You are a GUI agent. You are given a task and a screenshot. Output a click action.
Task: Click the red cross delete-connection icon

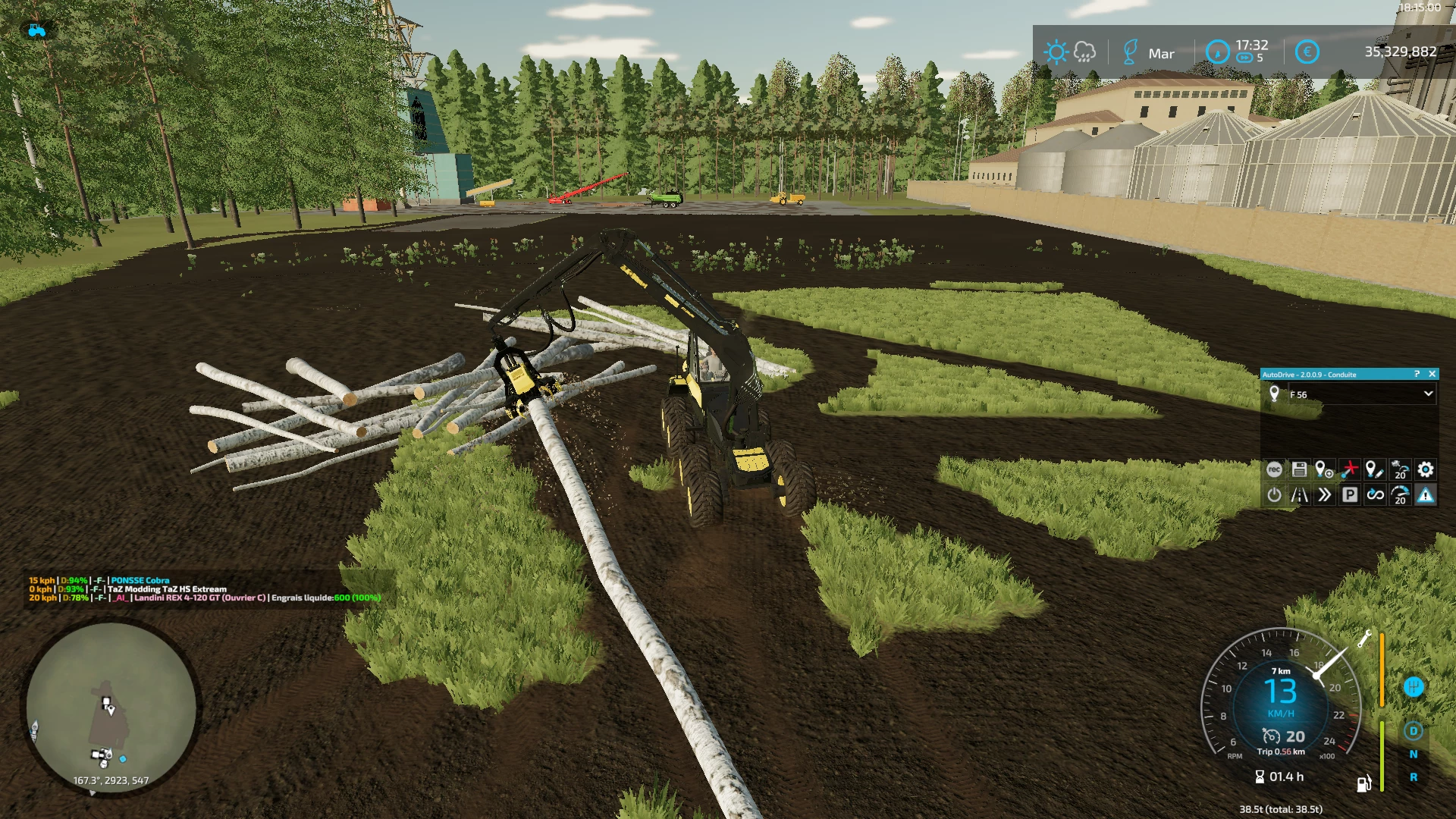pos(1349,470)
